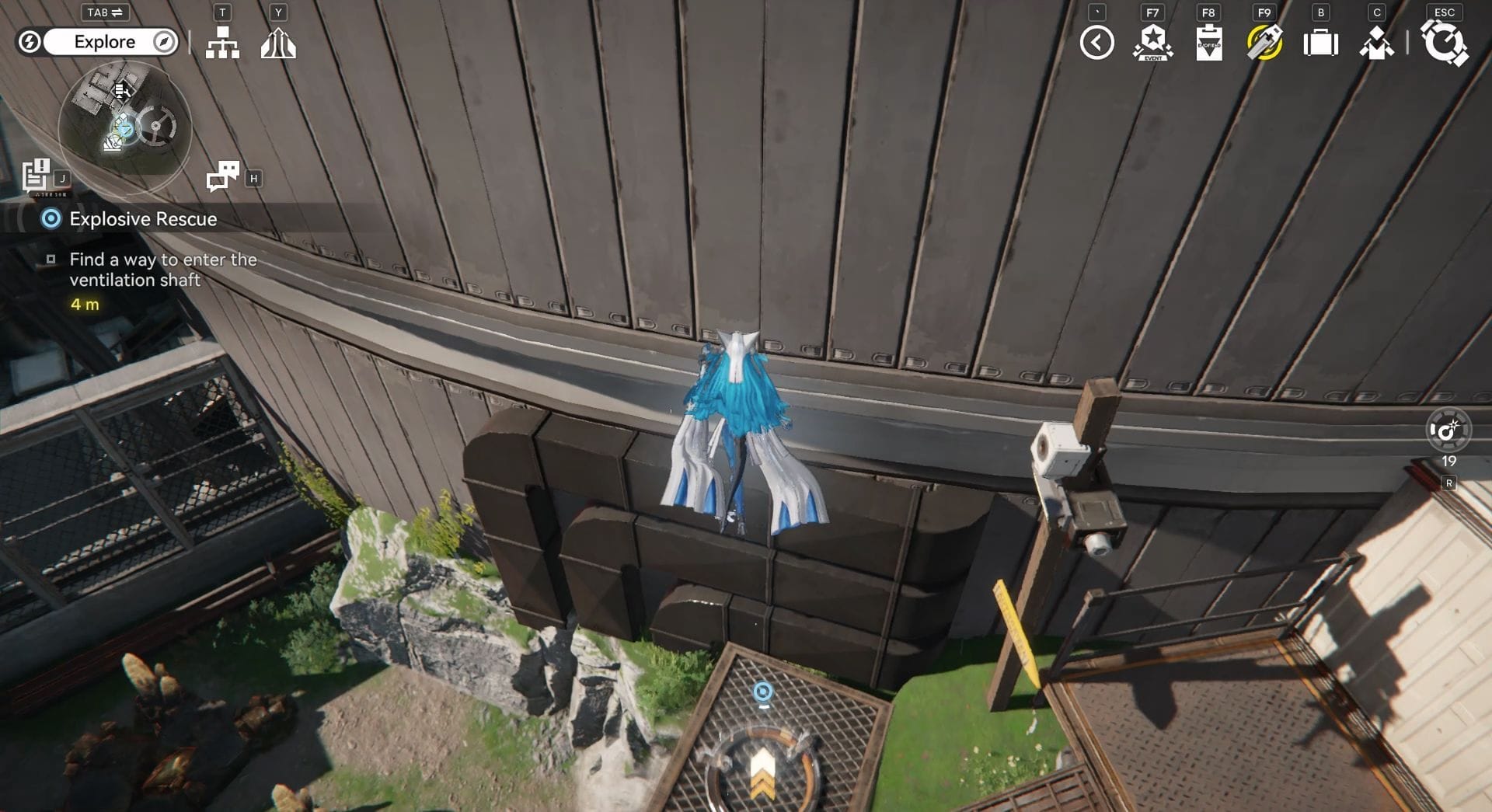The height and width of the screenshot is (812, 1492).
Task: Open the briefcase backpack icon
Action: click(1320, 43)
